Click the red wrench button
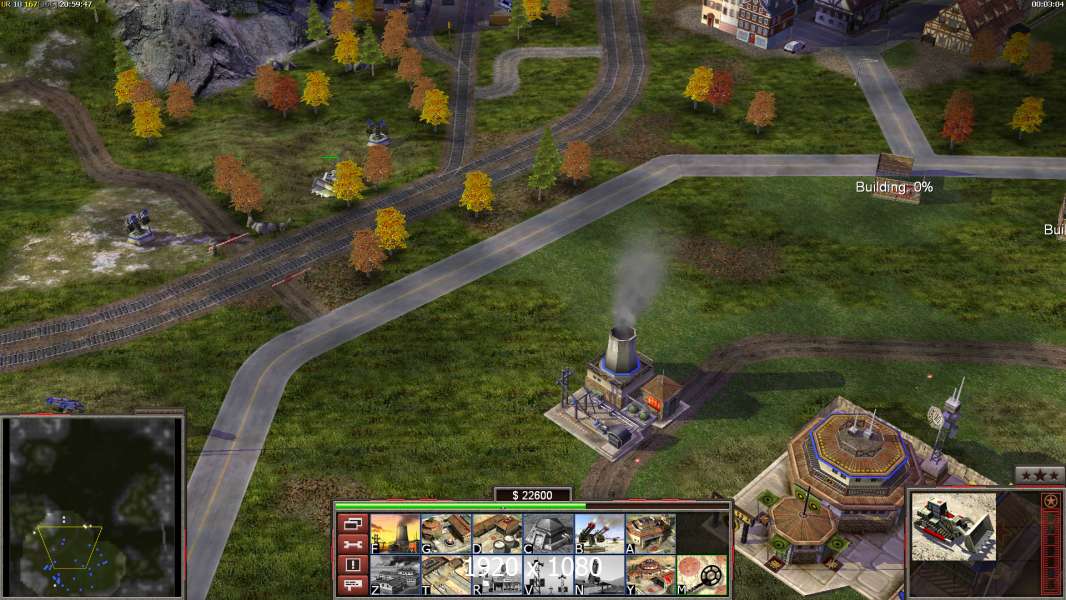The height and width of the screenshot is (600, 1066). coord(351,544)
